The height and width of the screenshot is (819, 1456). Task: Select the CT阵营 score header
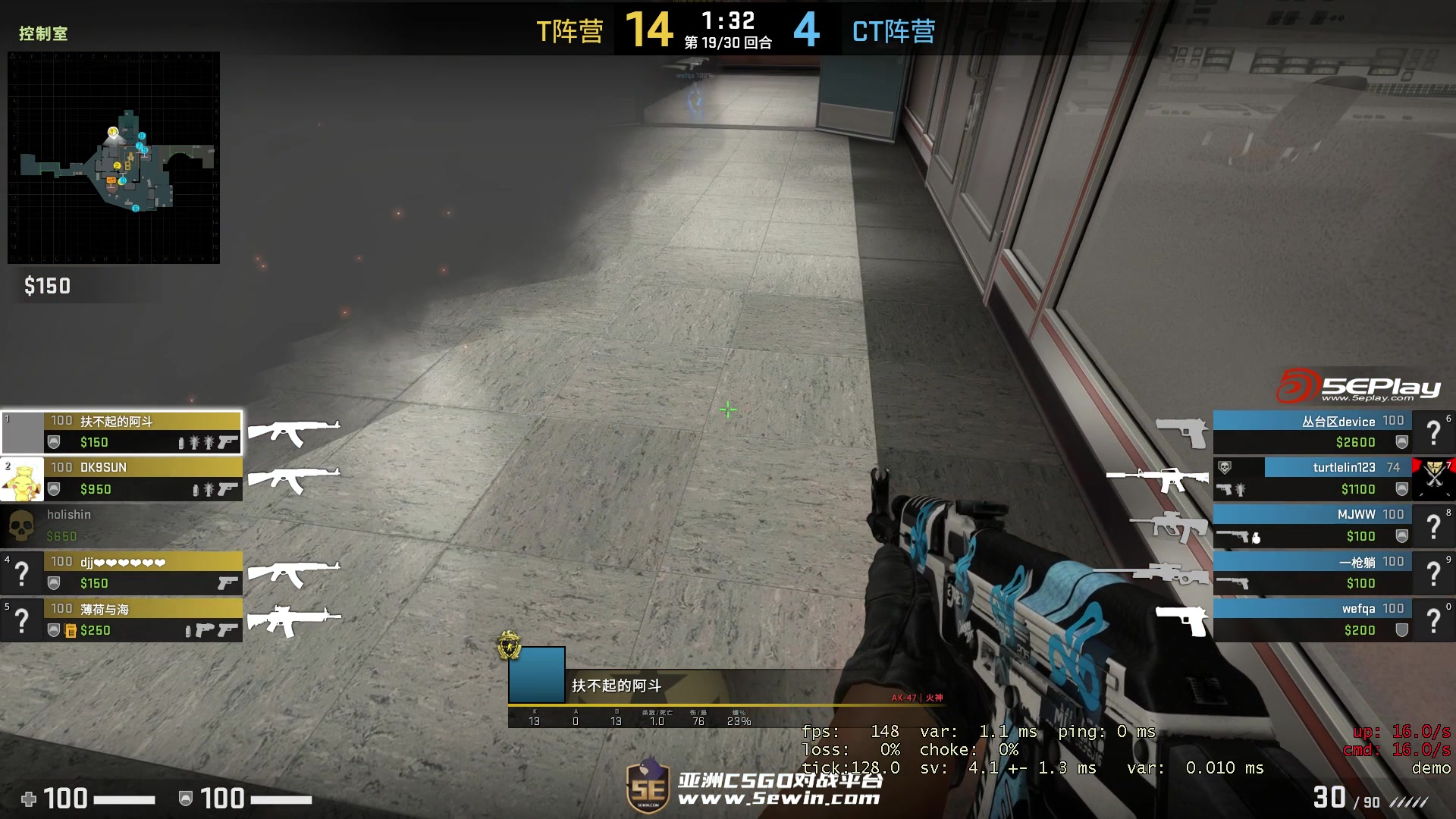pos(893,32)
